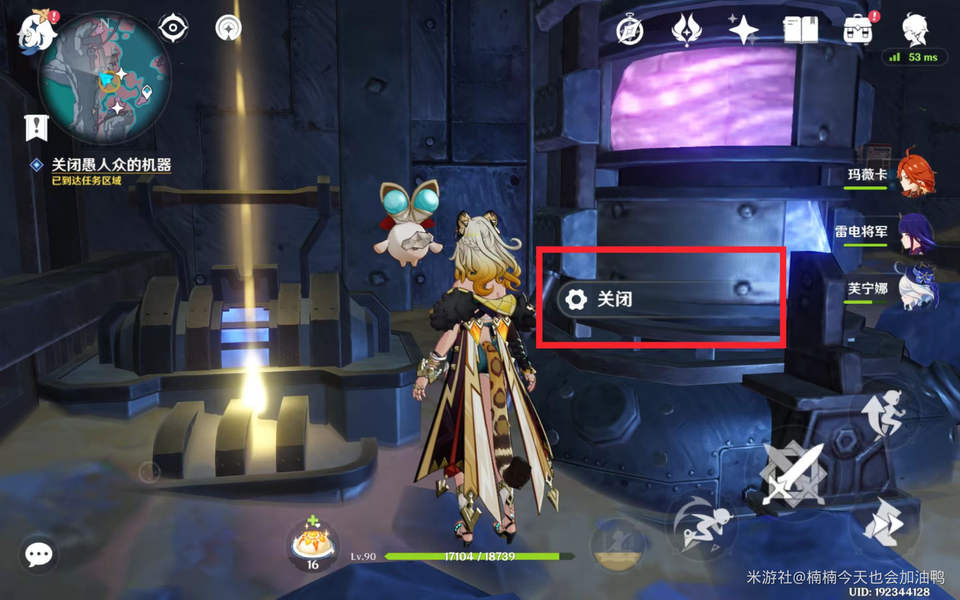The height and width of the screenshot is (600, 960).
Task: Switch to party member 玛薇卡
Action: click(914, 174)
